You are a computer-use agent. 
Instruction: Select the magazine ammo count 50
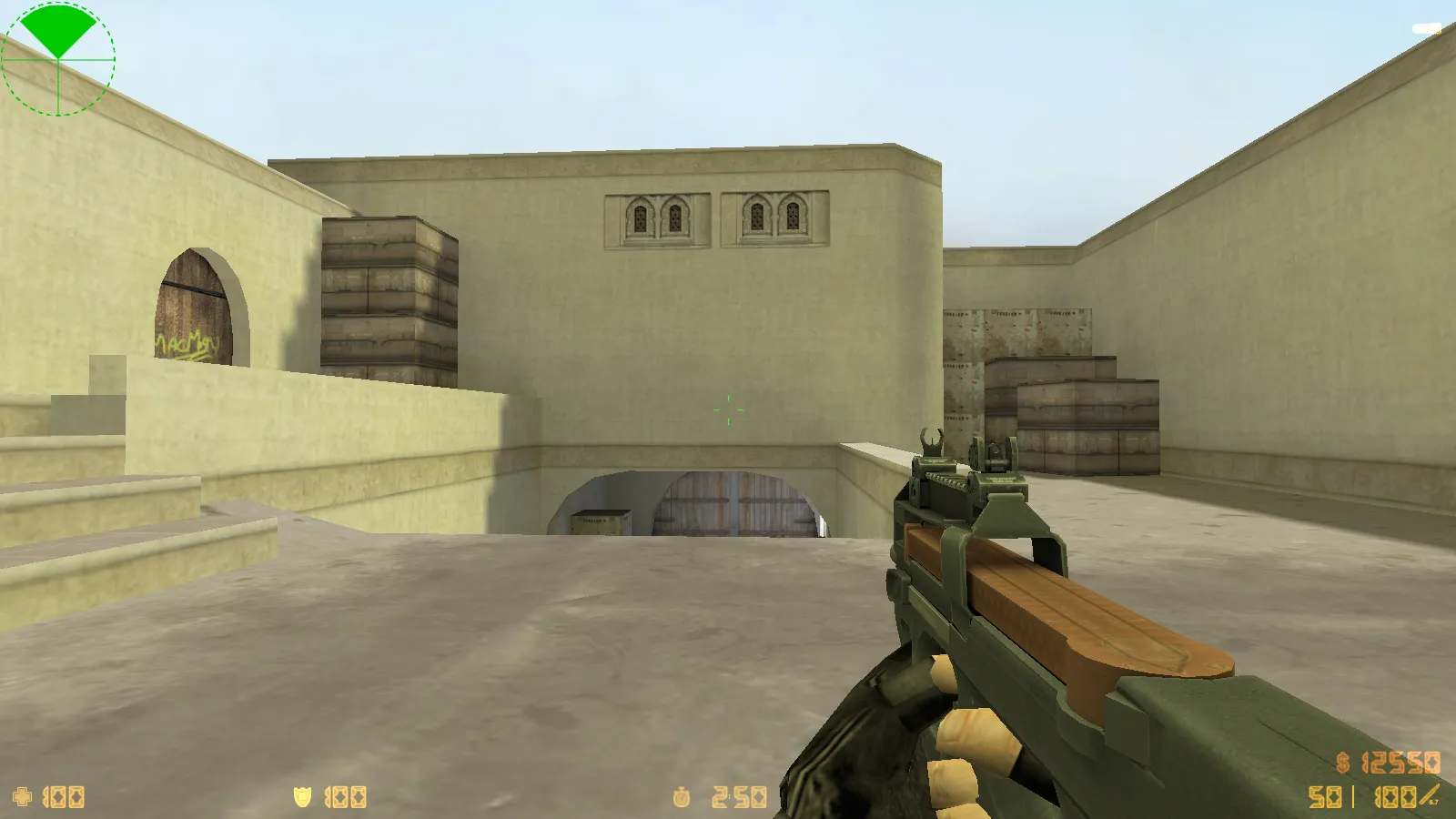[1326, 799]
